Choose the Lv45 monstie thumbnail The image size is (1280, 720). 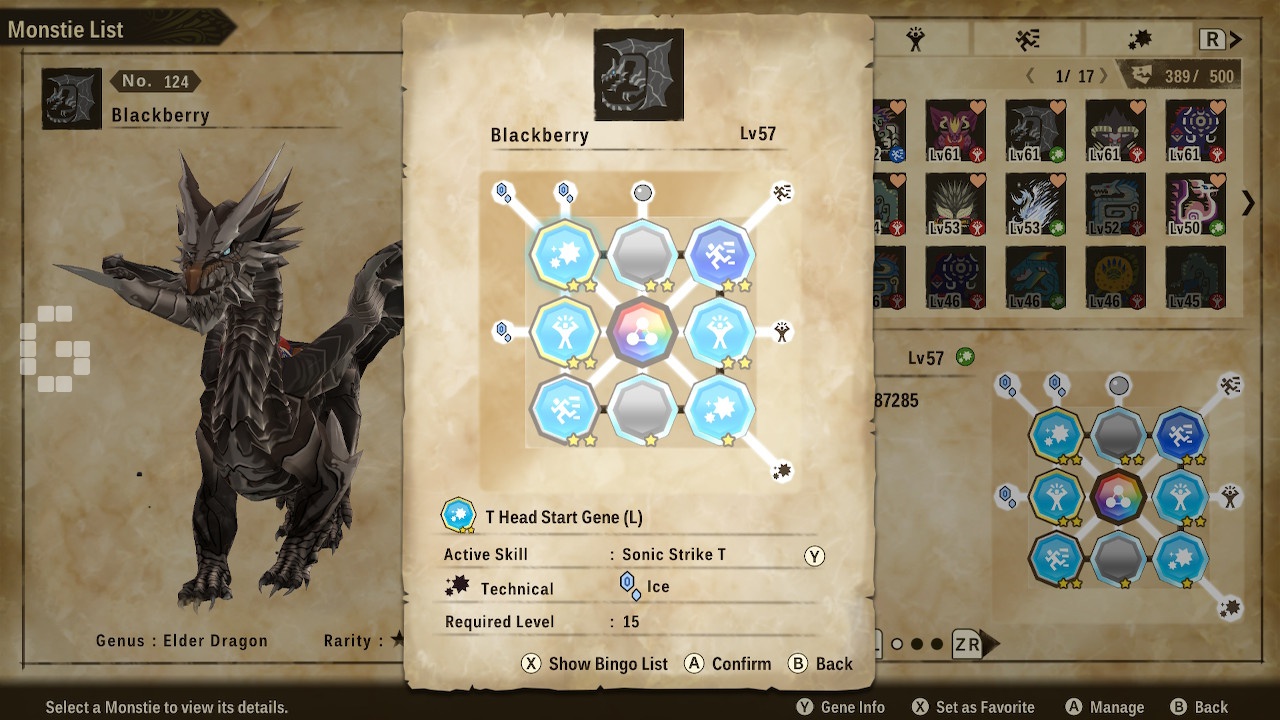point(1196,278)
